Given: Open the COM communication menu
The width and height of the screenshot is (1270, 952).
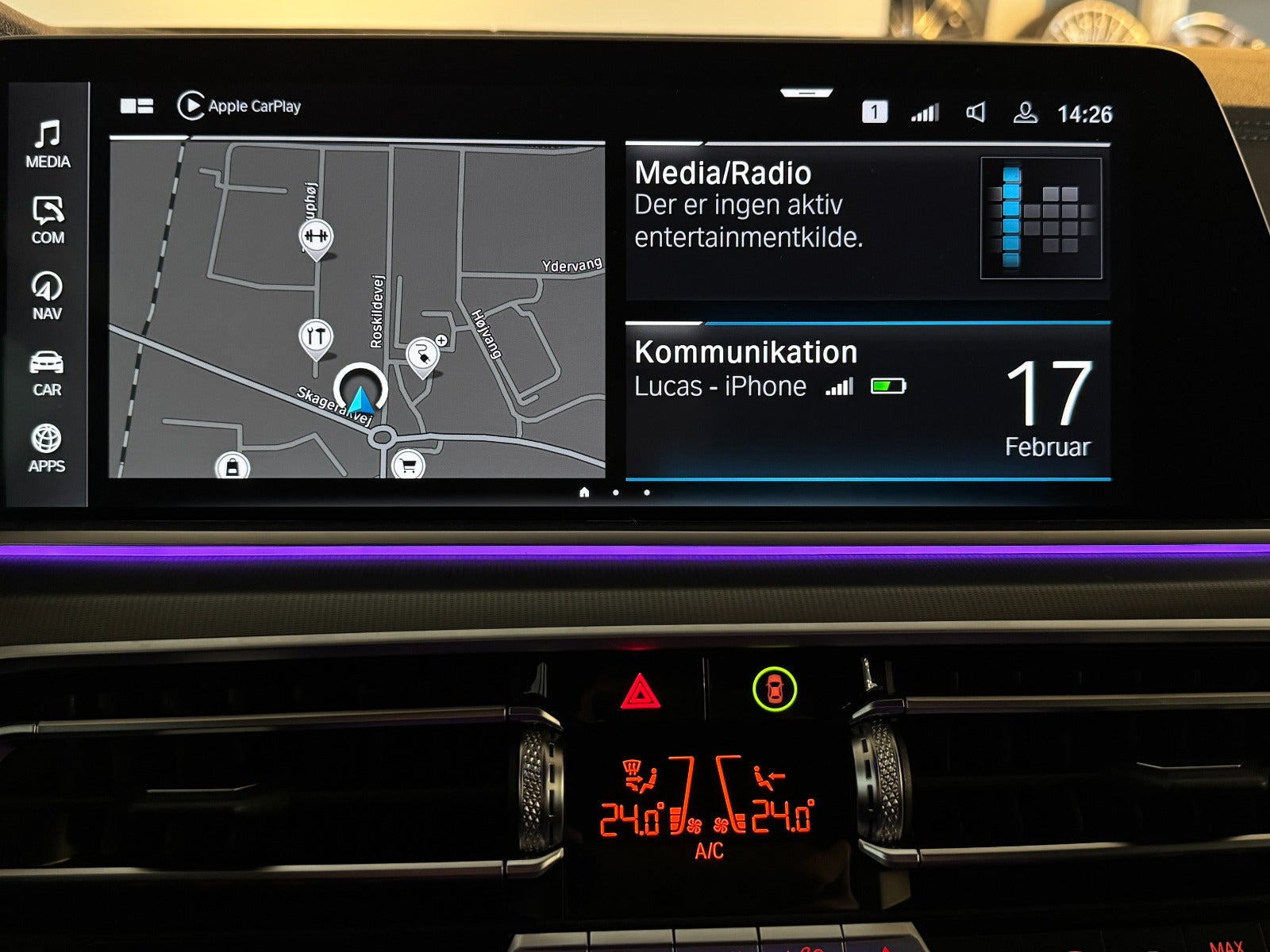Looking at the screenshot, I should 48,220.
